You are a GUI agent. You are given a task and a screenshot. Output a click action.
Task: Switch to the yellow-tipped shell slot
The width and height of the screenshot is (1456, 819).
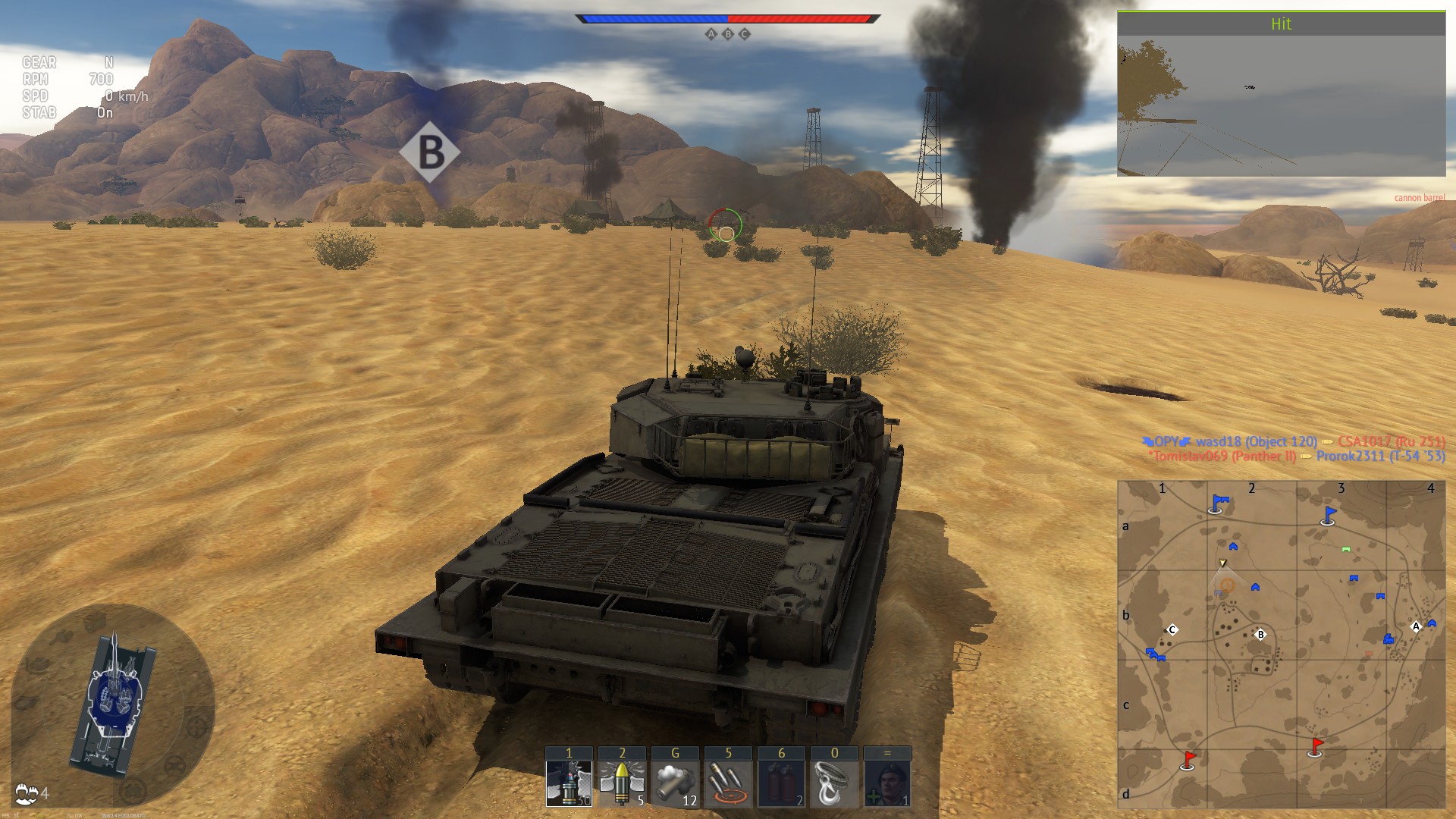tap(622, 783)
